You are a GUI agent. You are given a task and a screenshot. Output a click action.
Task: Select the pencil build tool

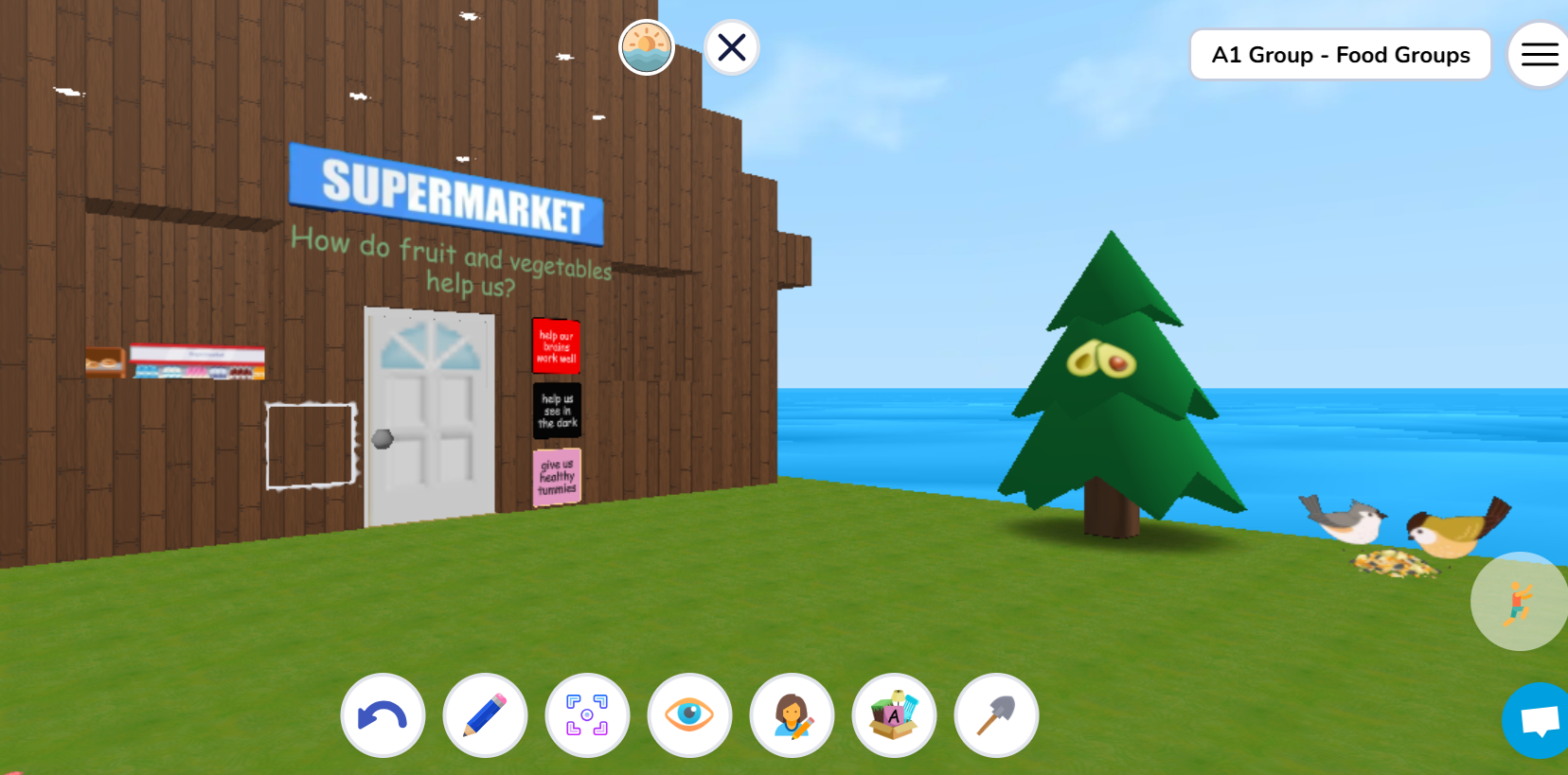[485, 715]
